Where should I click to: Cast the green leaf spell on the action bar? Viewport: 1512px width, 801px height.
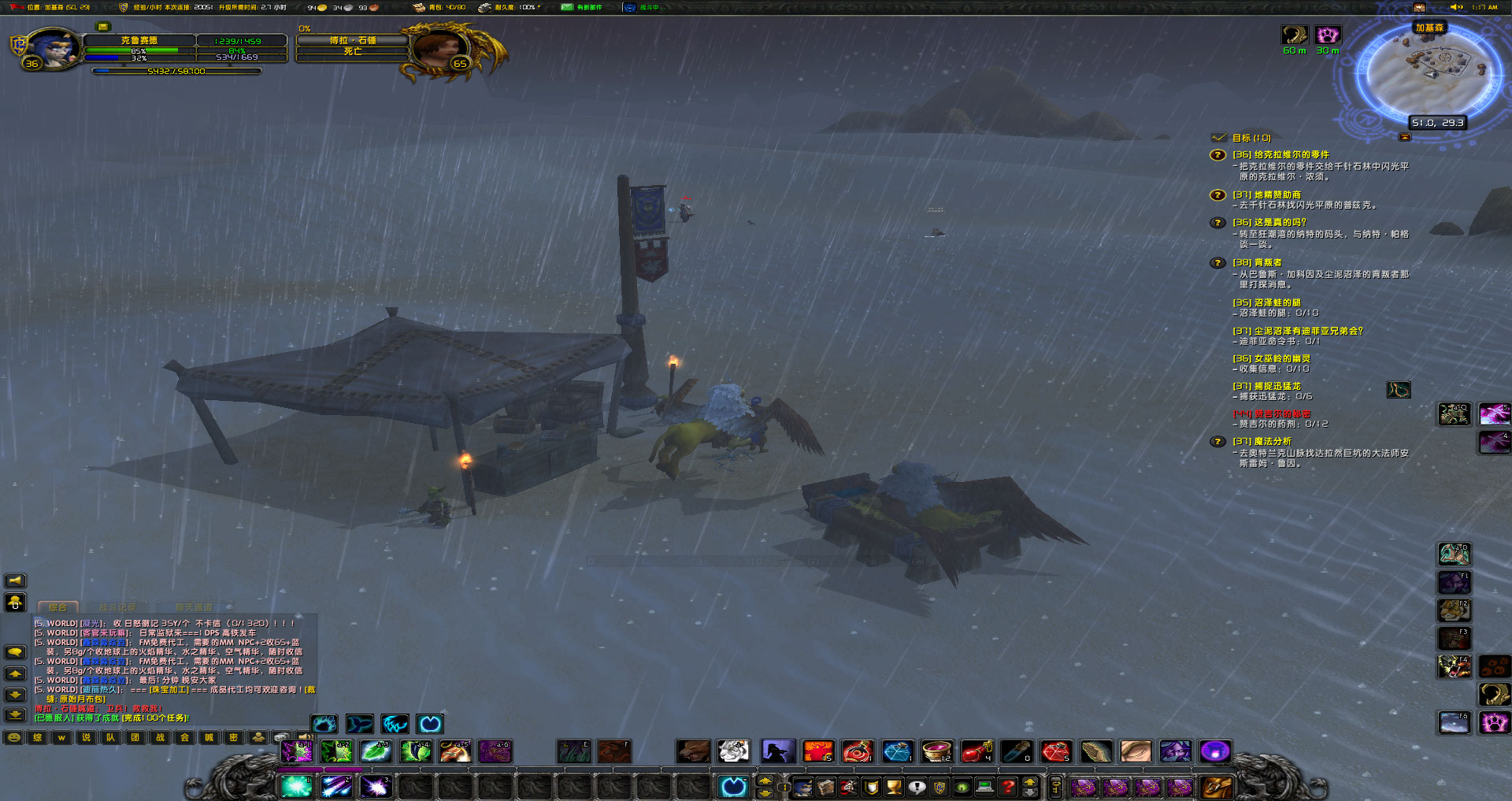tap(376, 751)
